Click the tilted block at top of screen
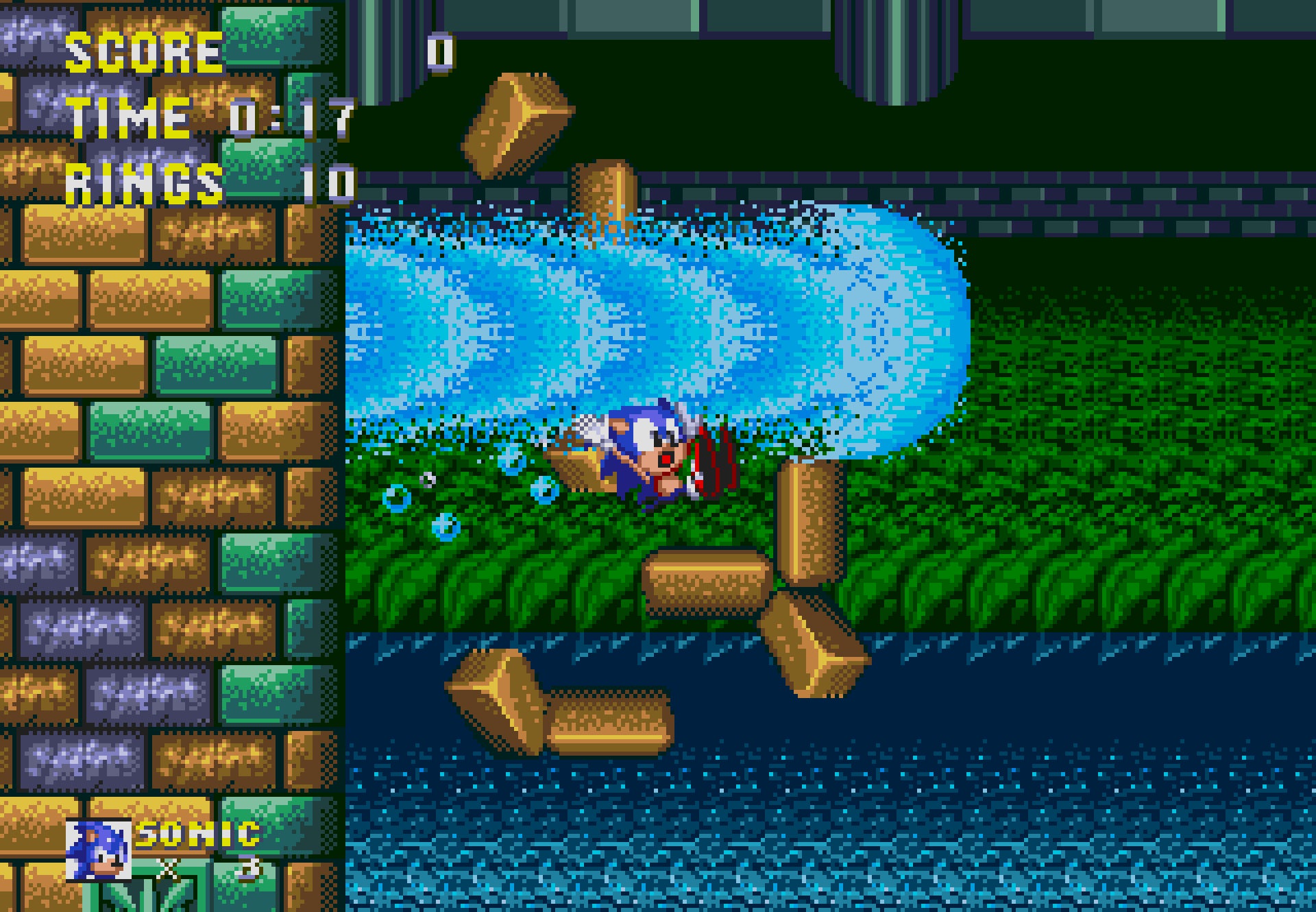 click(511, 123)
